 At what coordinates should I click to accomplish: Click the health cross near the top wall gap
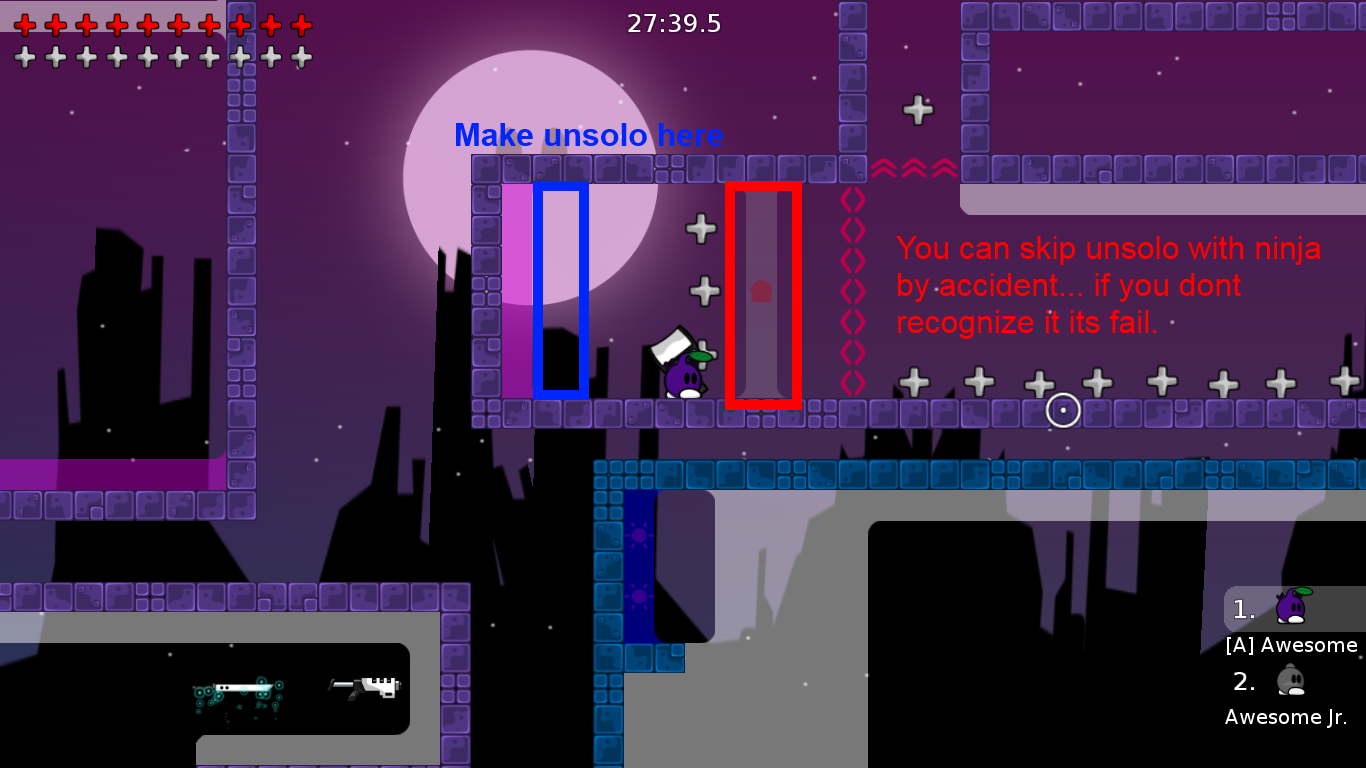[x=917, y=110]
